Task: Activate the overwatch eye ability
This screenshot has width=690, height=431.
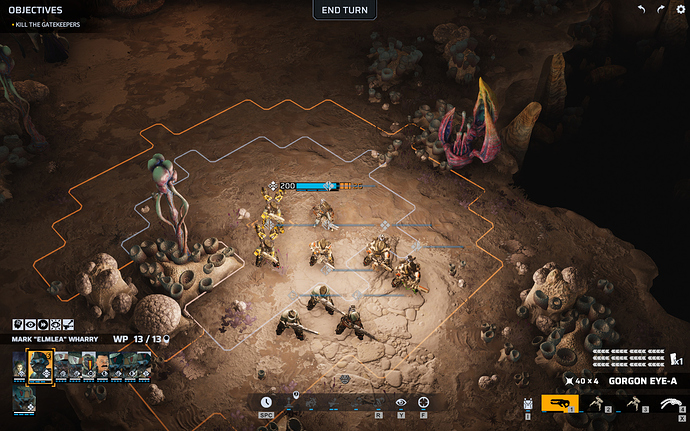Action: (401, 402)
